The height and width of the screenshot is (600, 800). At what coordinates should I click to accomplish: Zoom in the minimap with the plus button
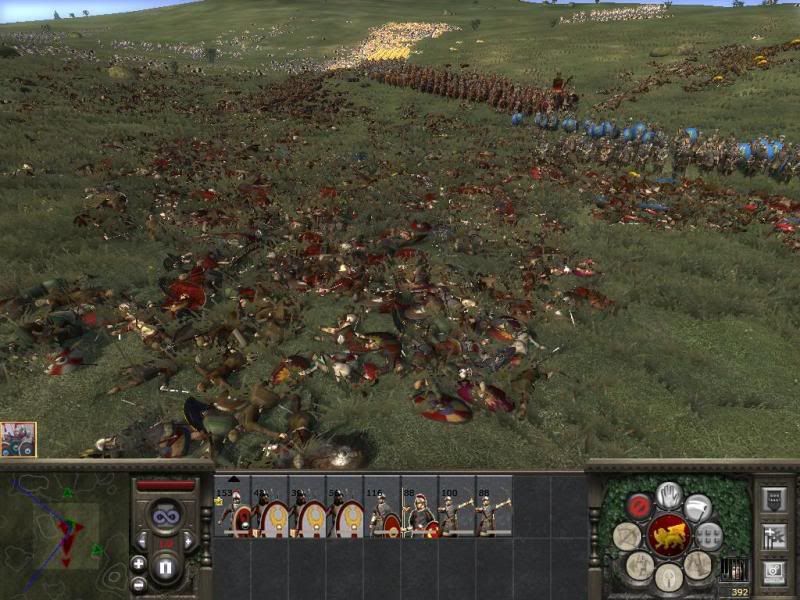pos(138,563)
